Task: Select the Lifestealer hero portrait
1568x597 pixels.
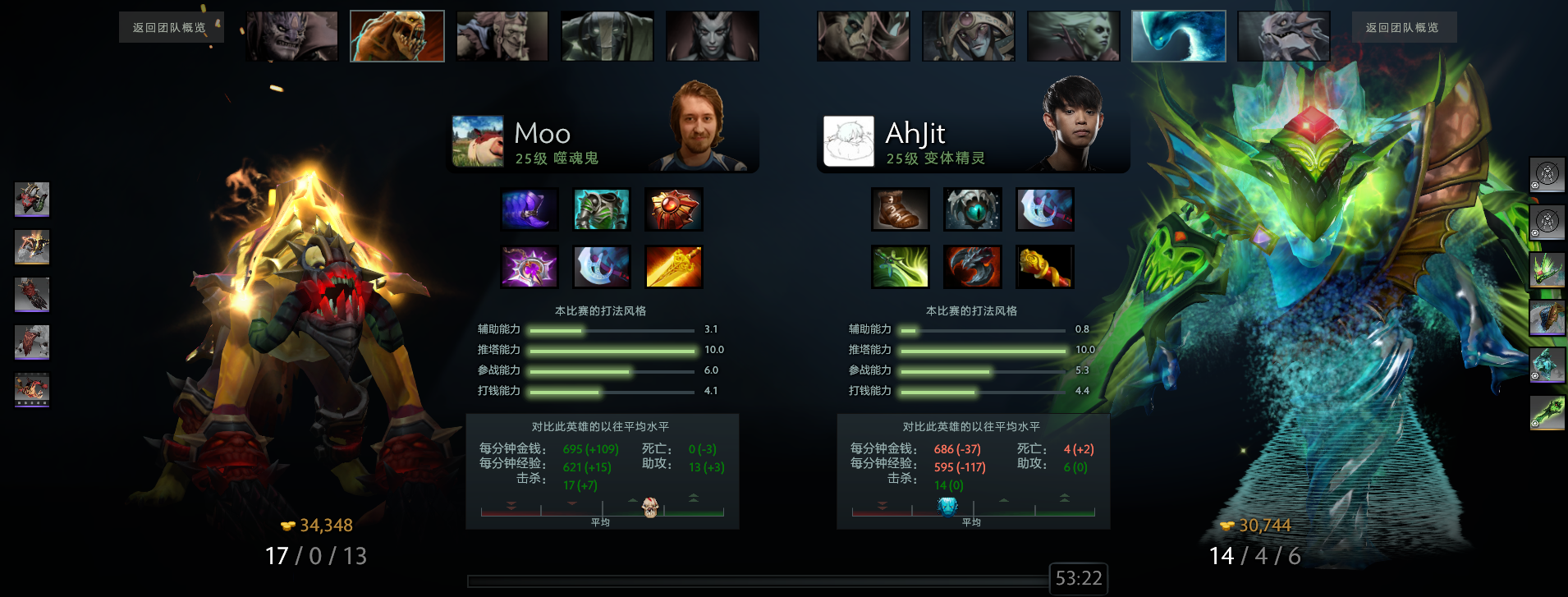Action: (x=397, y=36)
